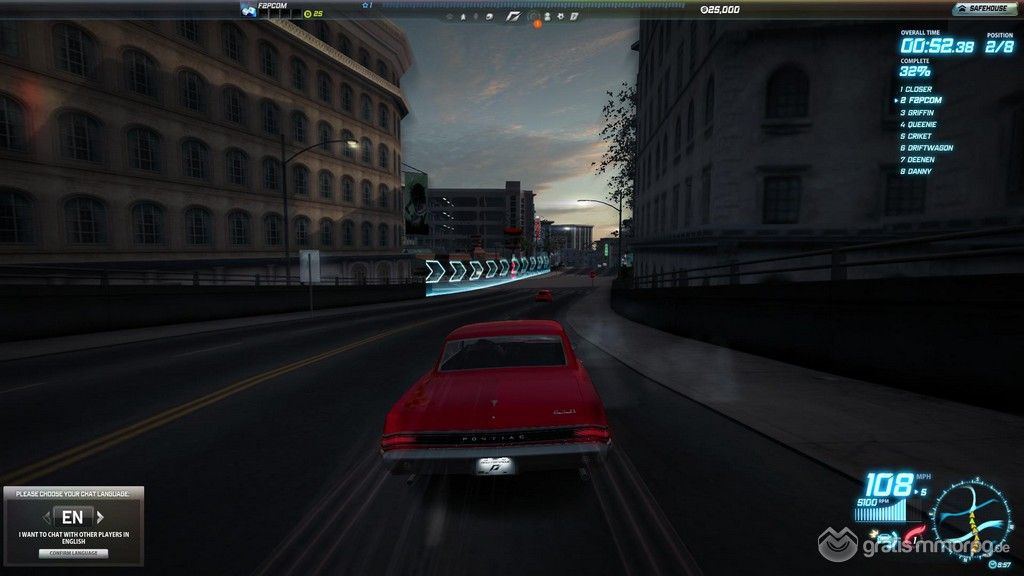This screenshot has width=1024, height=576.
Task: Select player DRIFTWAGON in the standings list
Action: pyautogui.click(x=928, y=148)
